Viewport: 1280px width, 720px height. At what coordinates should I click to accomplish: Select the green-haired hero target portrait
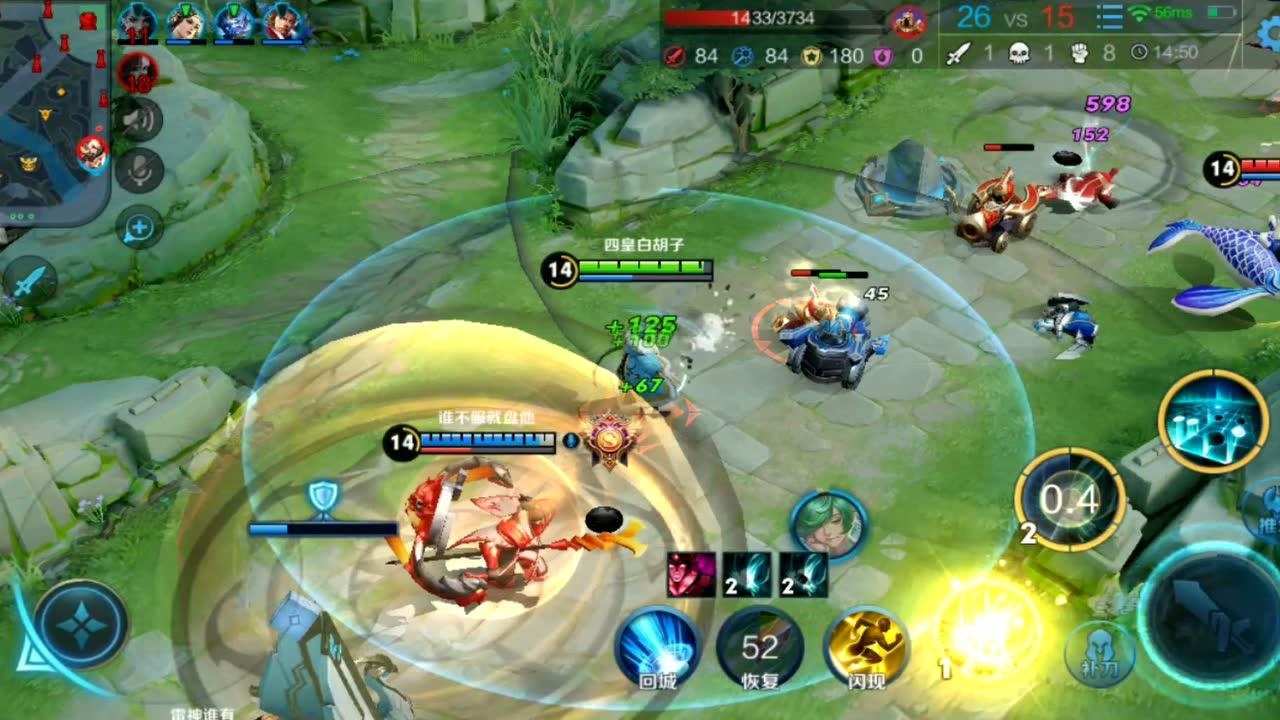coord(828,523)
